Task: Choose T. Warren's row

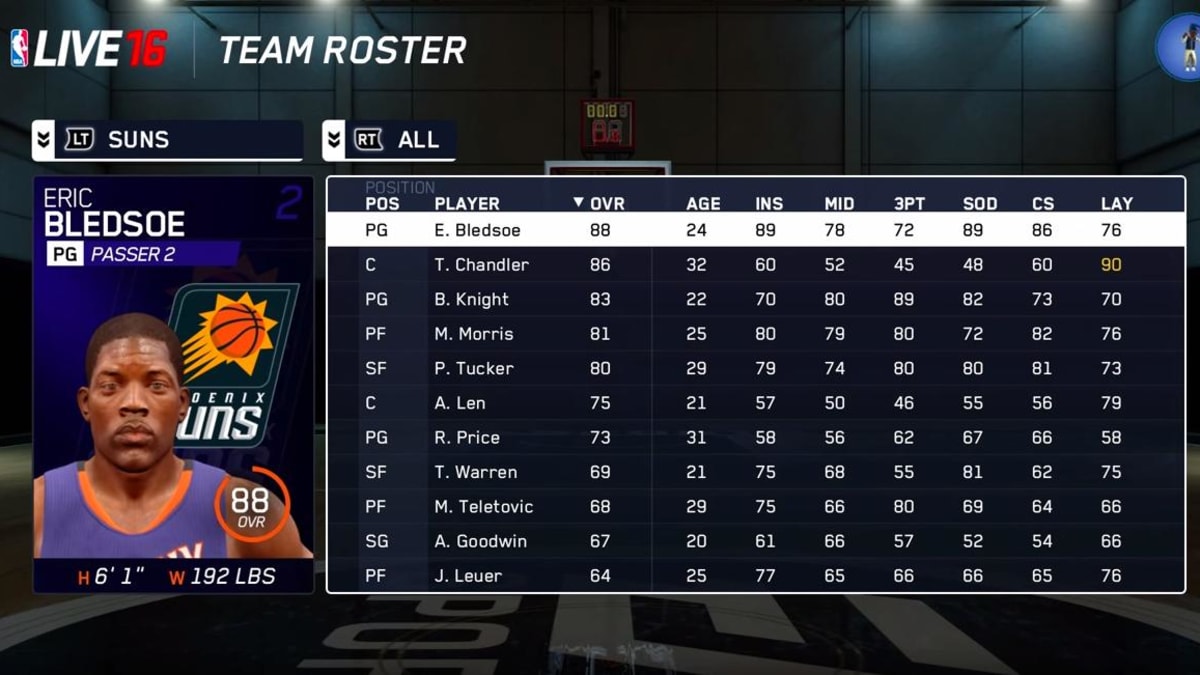Action: coord(473,472)
